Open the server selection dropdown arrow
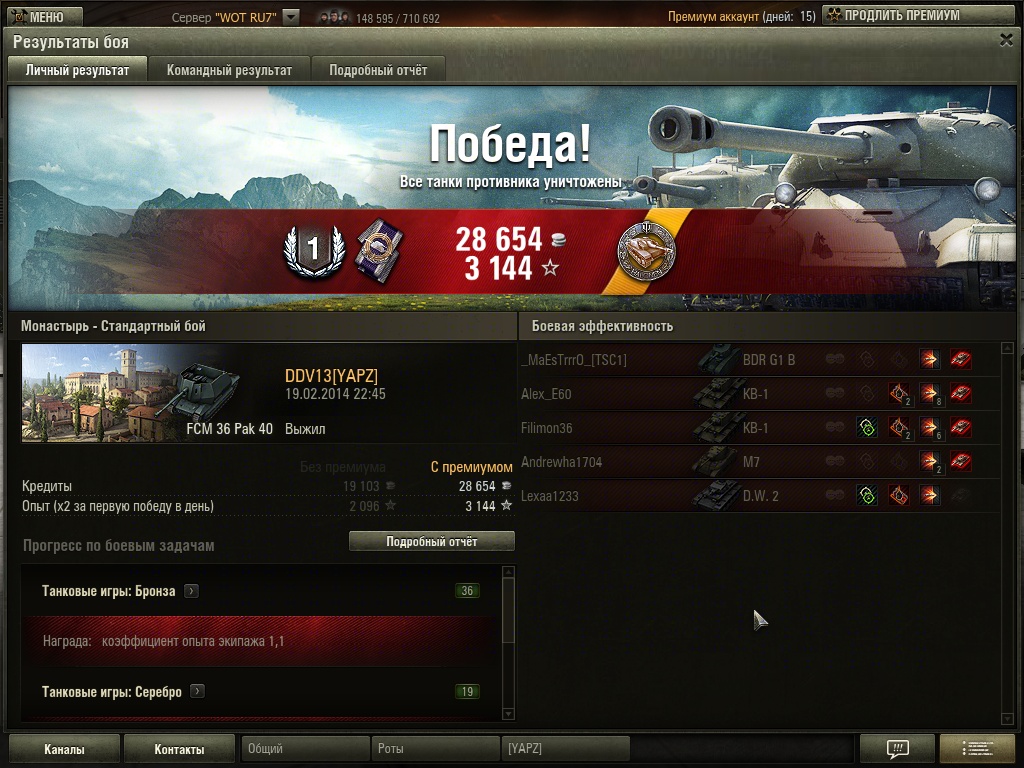Screen dimensions: 1024x768 point(291,17)
